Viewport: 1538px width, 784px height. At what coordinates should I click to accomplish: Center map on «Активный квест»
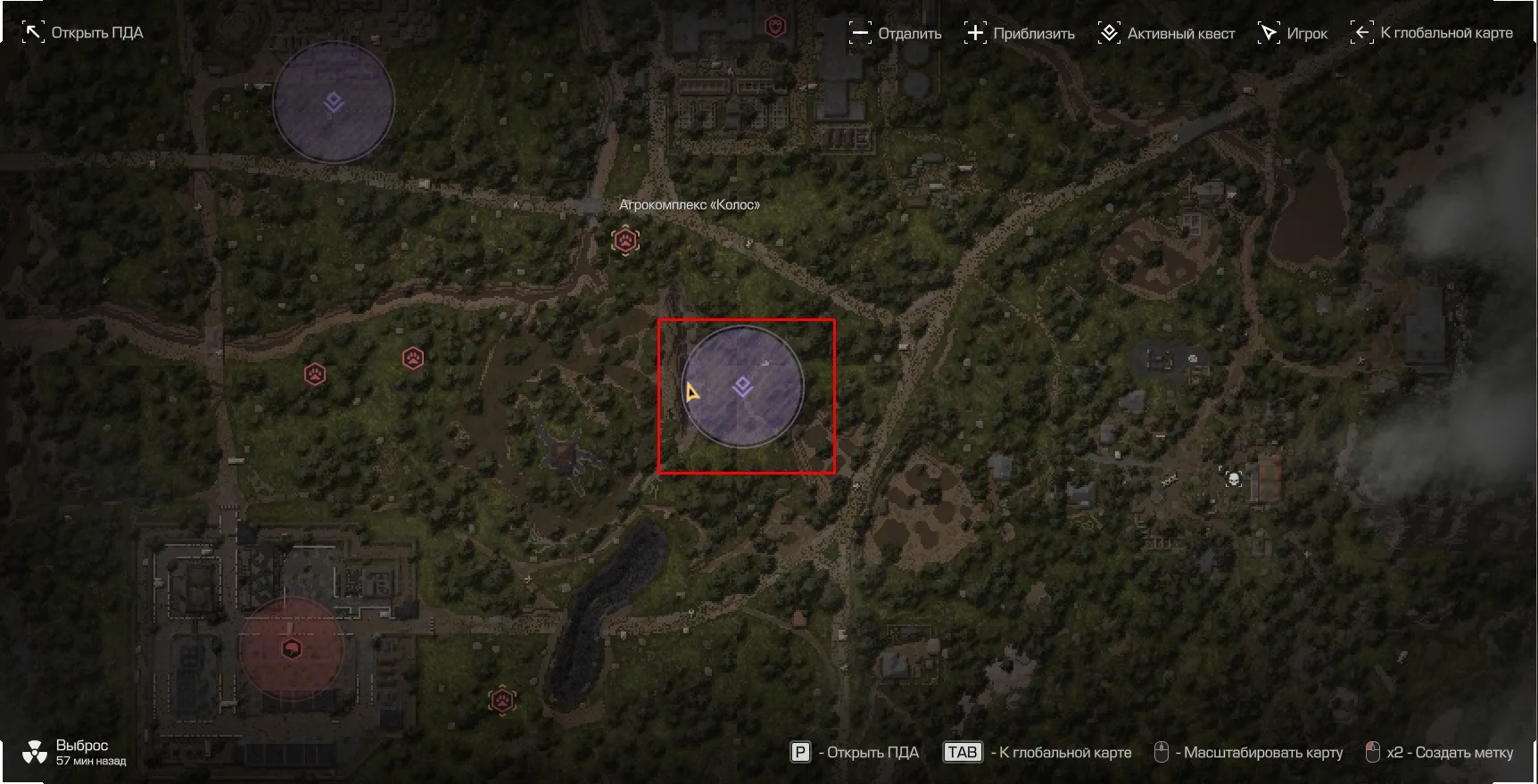pos(1167,34)
